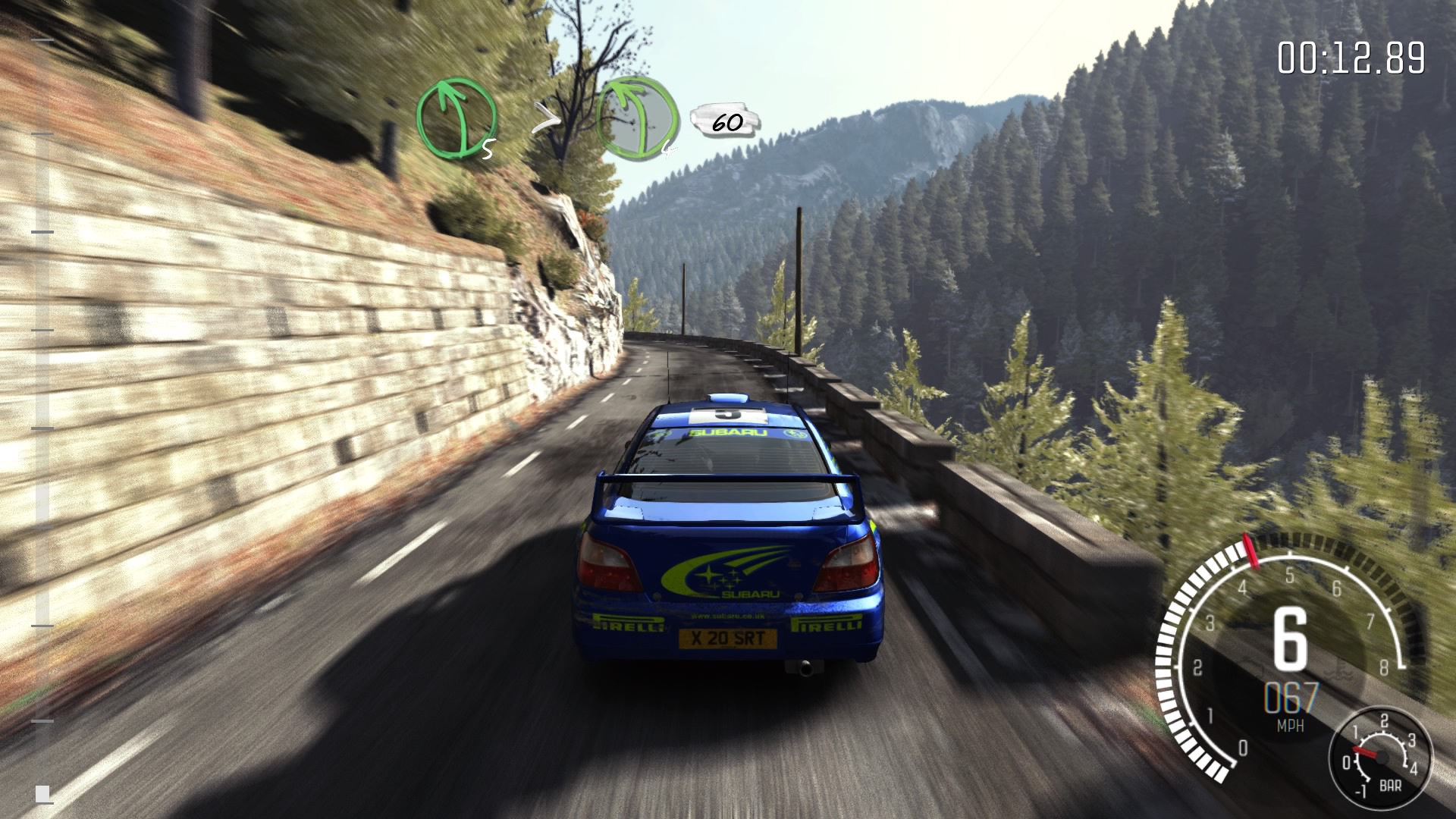Image resolution: width=1456 pixels, height=819 pixels.
Task: Click the stage progress position marker
Action: coord(42,793)
